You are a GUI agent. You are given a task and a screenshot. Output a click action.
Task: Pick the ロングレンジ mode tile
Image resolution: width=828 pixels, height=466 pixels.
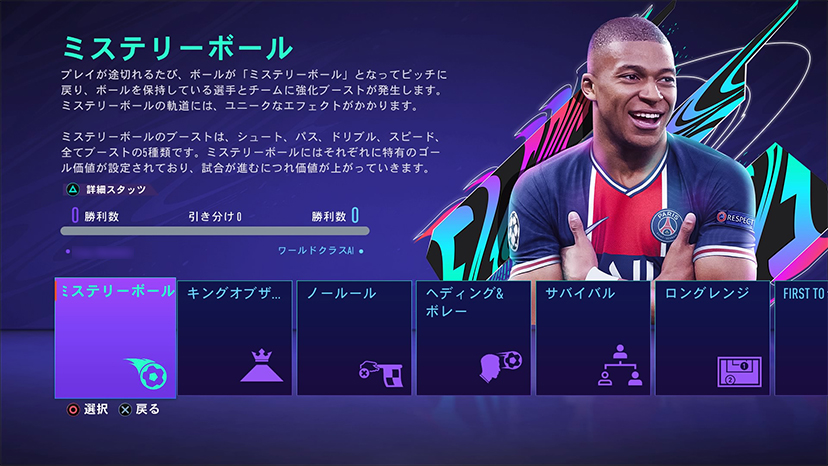click(711, 338)
